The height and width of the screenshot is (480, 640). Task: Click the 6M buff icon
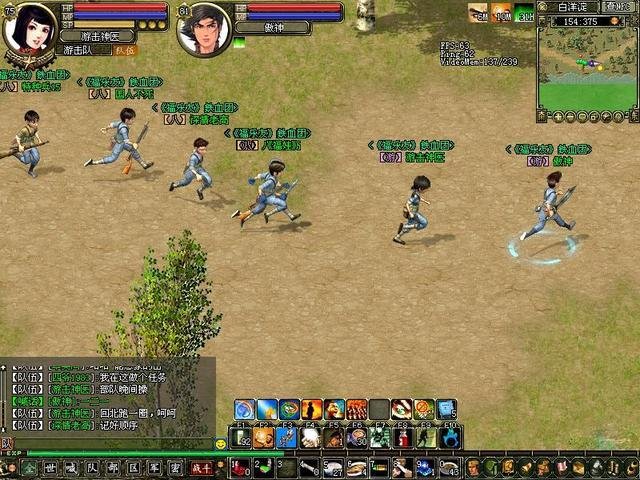tap(479, 13)
